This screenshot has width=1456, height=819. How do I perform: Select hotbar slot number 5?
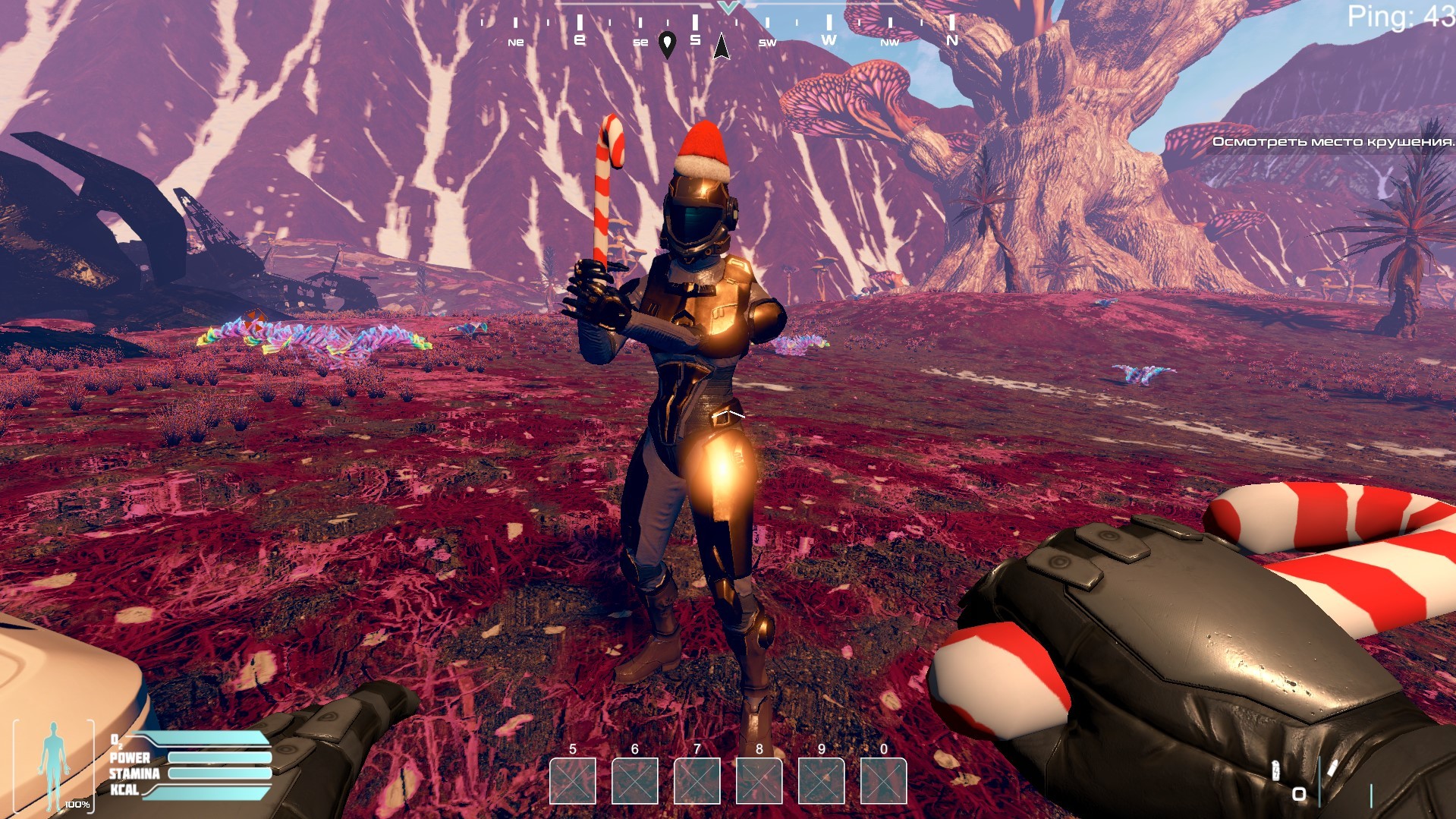[x=573, y=780]
